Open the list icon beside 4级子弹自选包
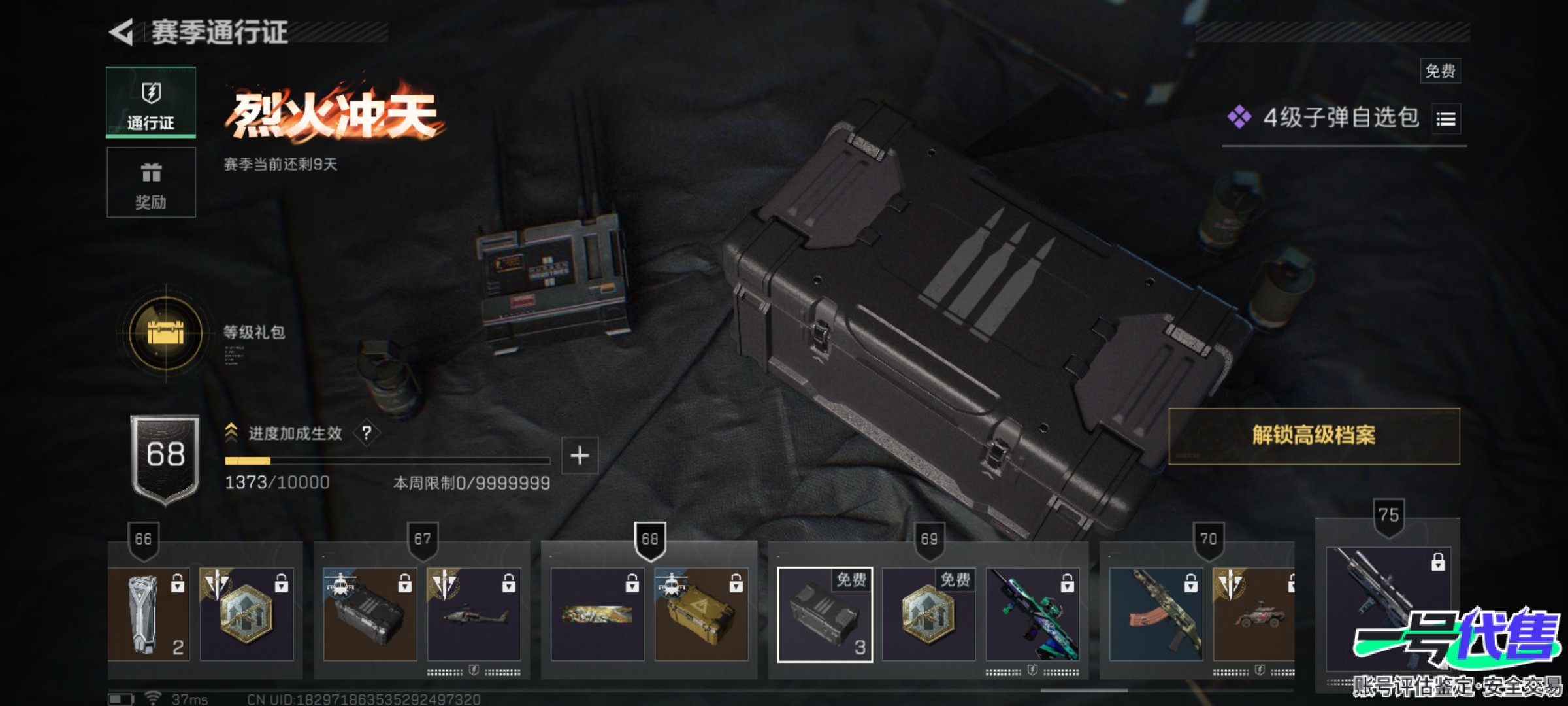 click(x=1446, y=119)
